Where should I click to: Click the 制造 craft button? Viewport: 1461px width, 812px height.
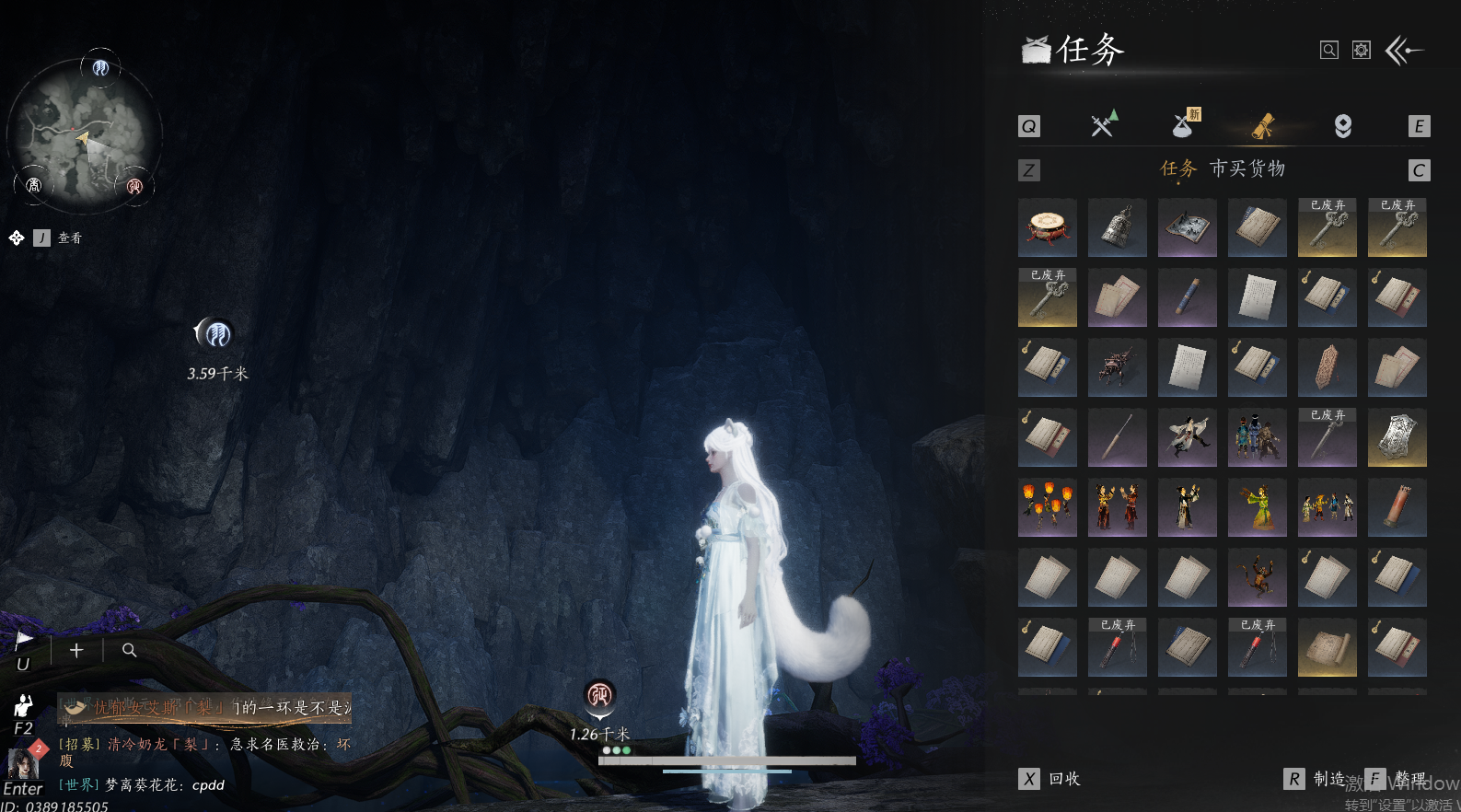[x=1316, y=779]
